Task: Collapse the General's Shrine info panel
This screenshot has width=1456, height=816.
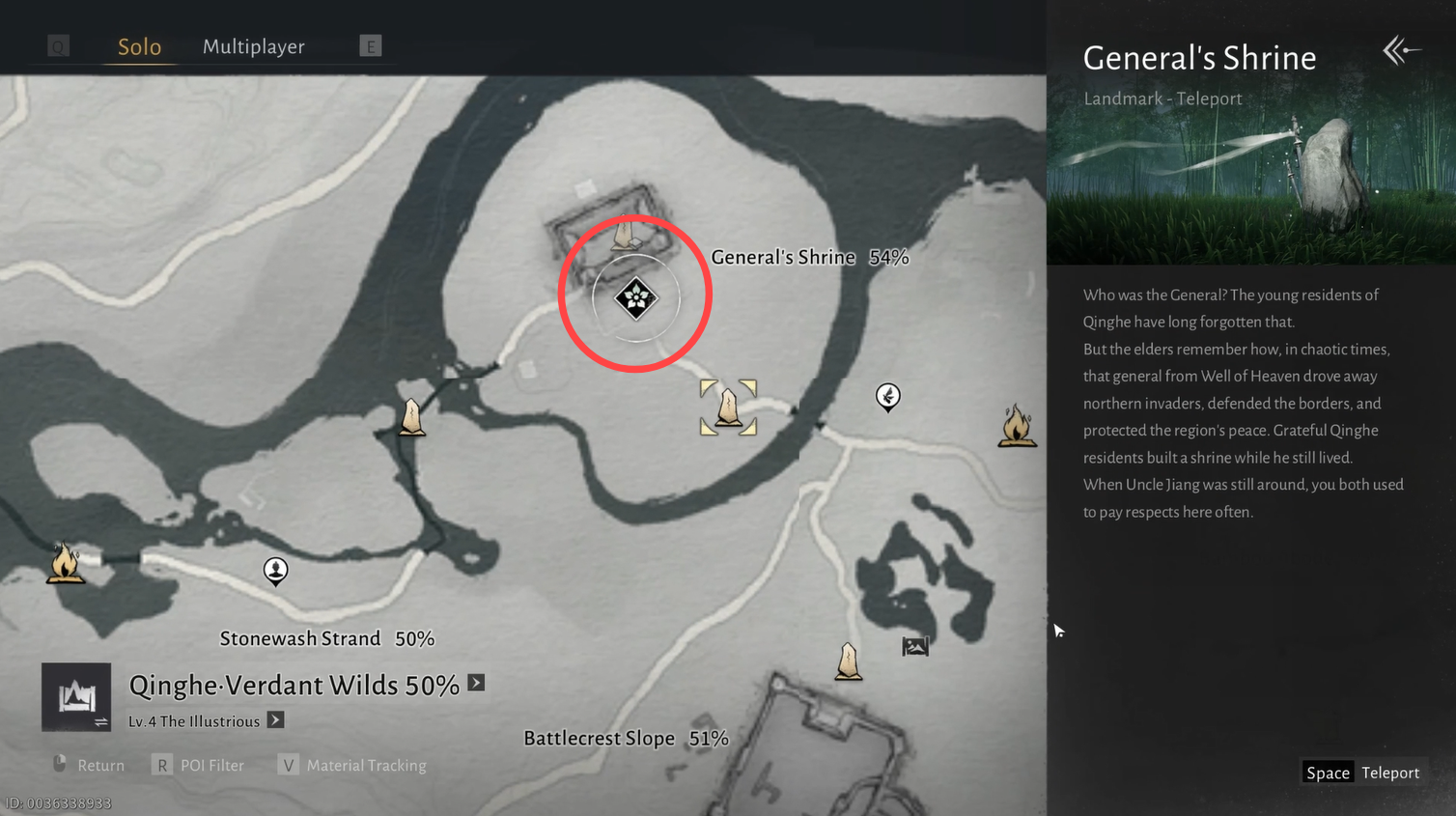Action: click(x=1400, y=50)
